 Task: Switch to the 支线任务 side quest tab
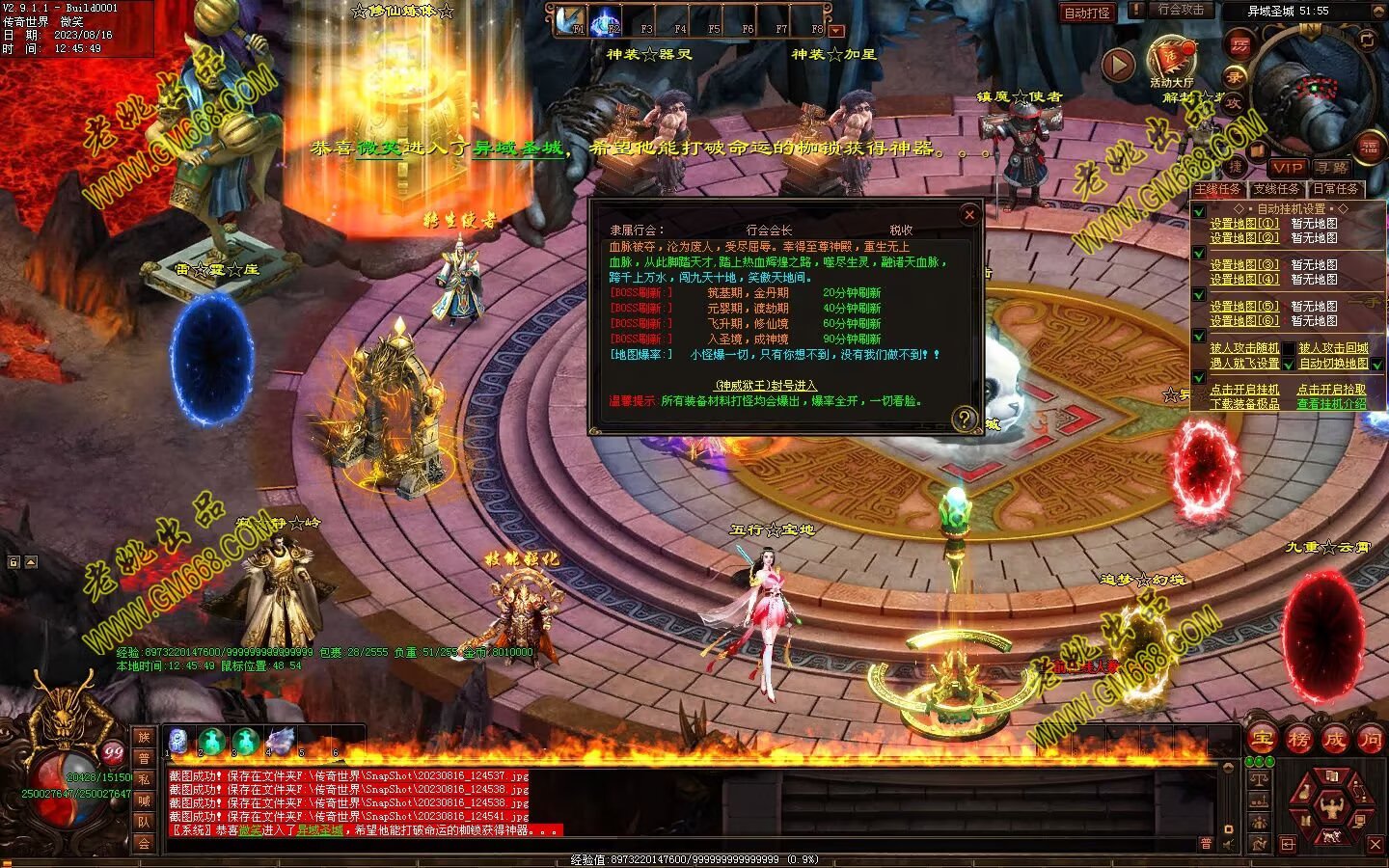(1276, 189)
